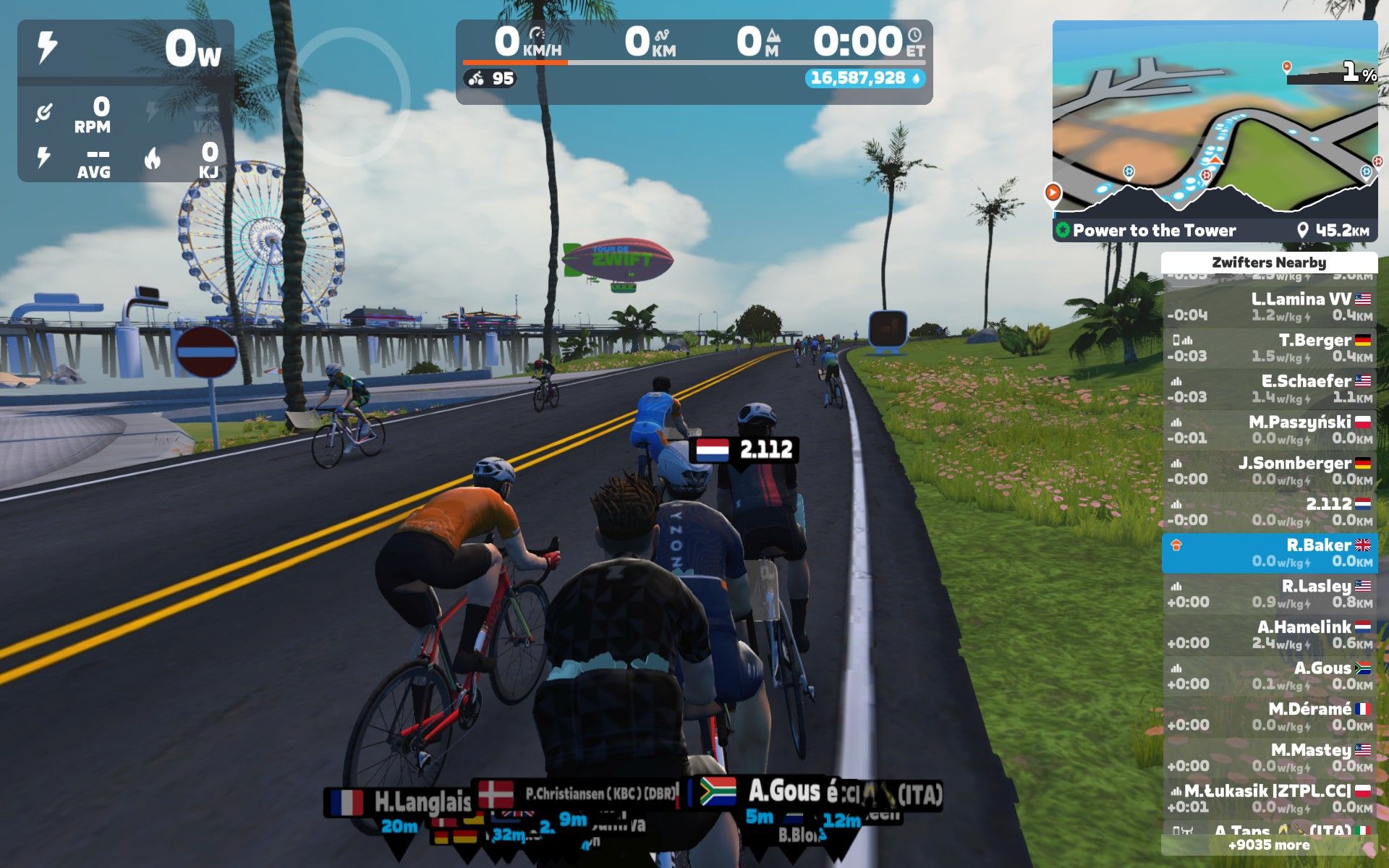Select M.Mastey from the rider list
The width and height of the screenshot is (1389, 868).
tap(1269, 757)
